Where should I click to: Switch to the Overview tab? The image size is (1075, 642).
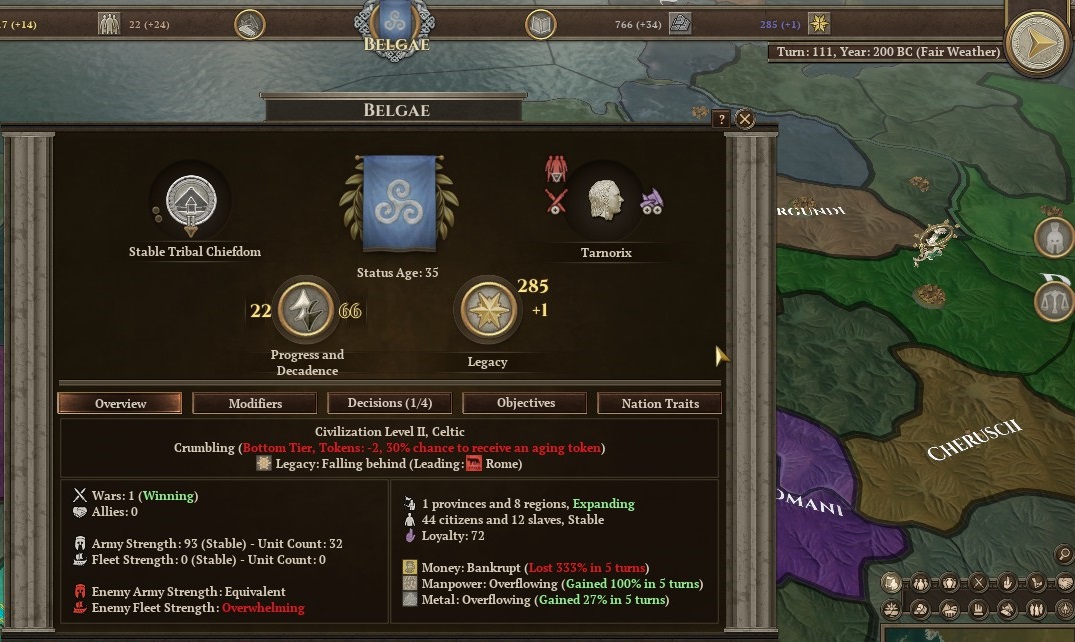(120, 403)
